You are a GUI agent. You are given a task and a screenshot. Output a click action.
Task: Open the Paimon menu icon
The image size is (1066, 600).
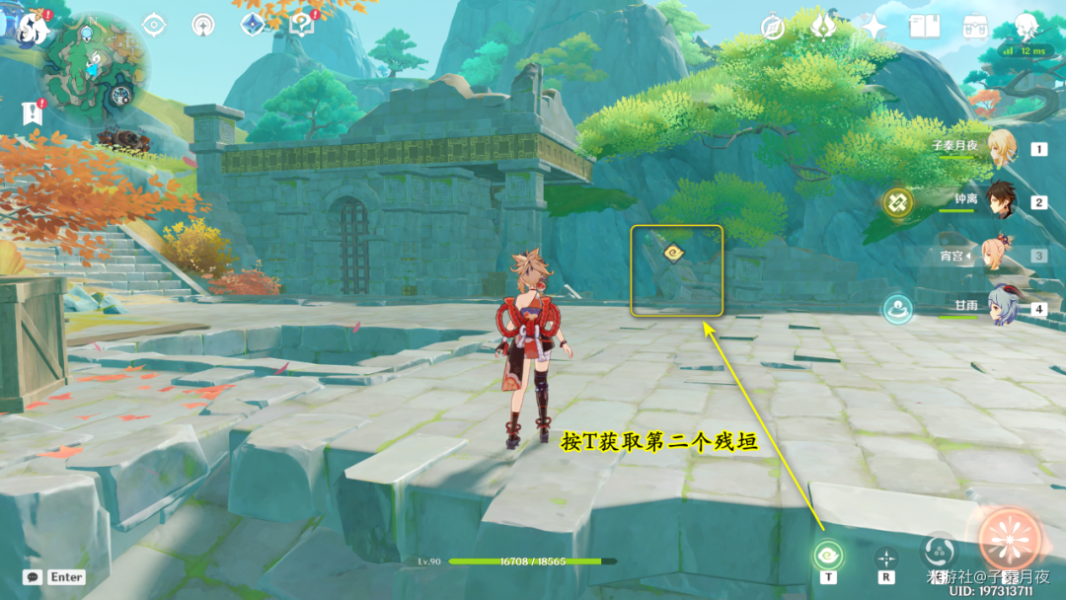tap(31, 26)
